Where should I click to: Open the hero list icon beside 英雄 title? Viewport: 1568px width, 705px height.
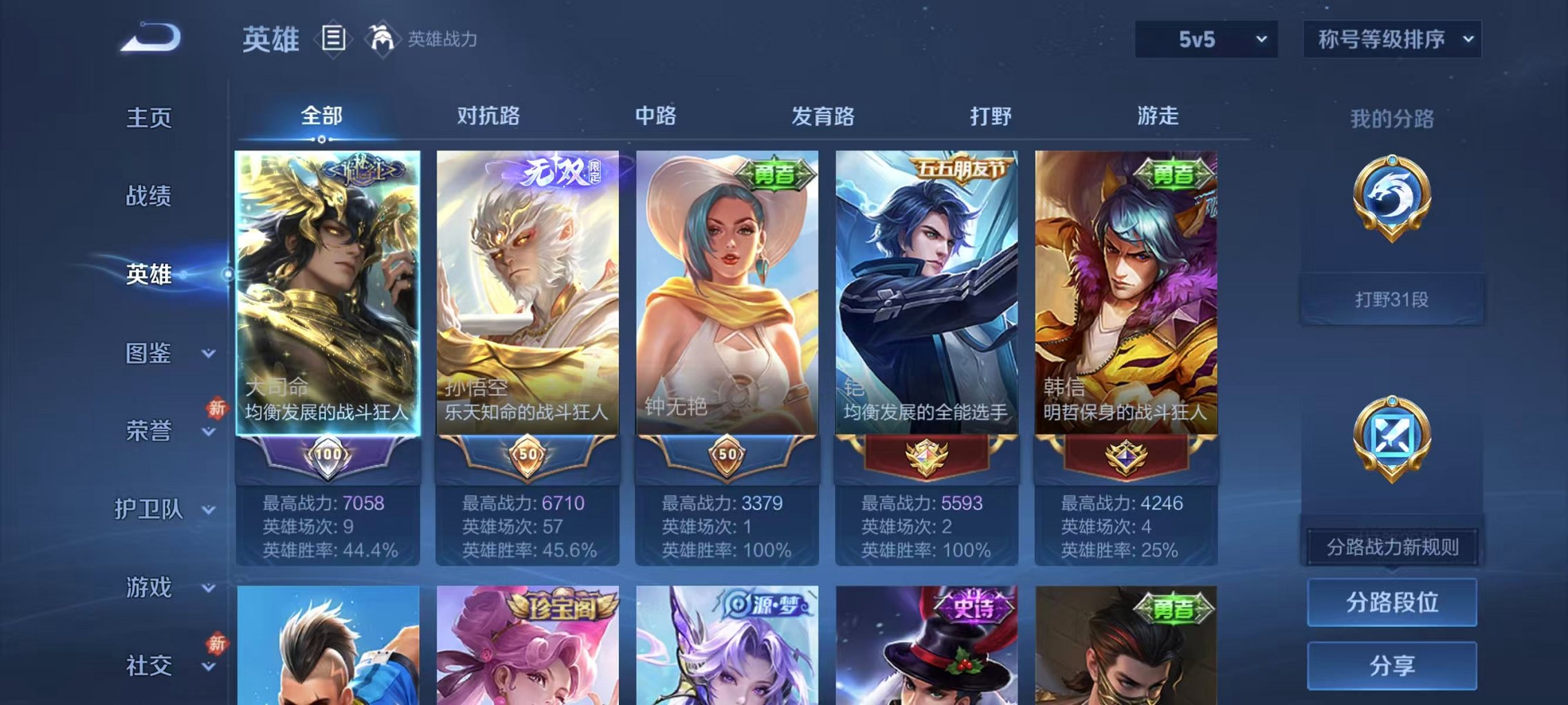(334, 39)
